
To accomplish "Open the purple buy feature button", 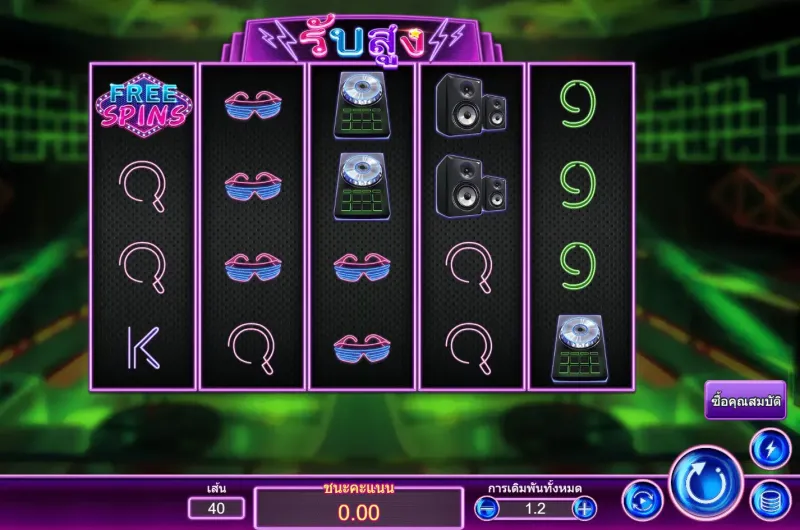I will 744,400.
